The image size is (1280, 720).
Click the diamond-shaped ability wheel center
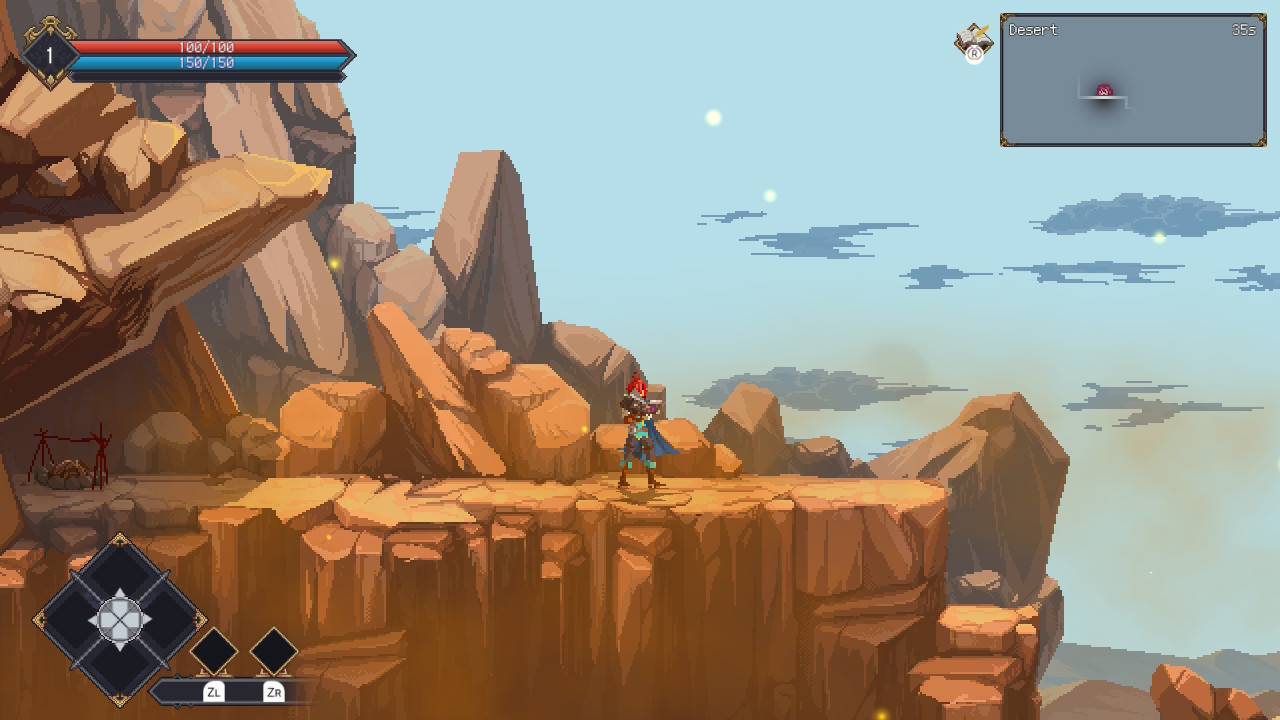(119, 619)
